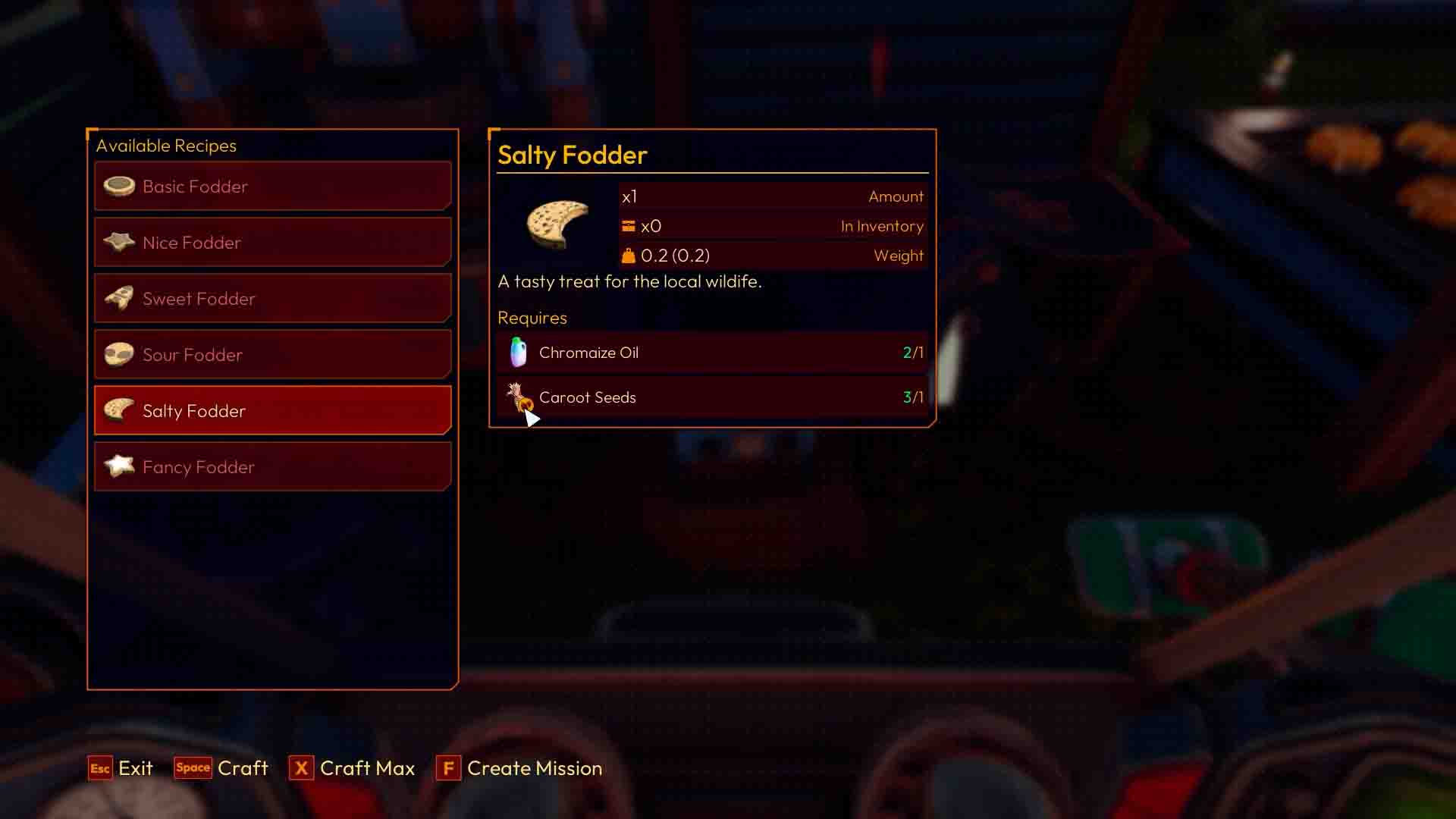Image resolution: width=1456 pixels, height=819 pixels.
Task: Select the Fancy Fodder recipe
Action: coord(273,466)
